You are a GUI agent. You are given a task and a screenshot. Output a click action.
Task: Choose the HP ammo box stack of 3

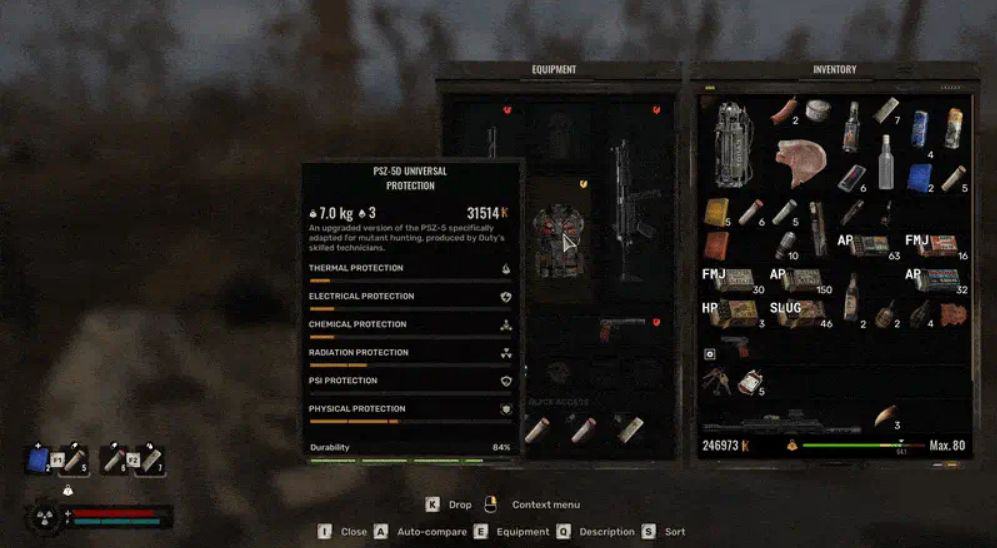coord(730,314)
